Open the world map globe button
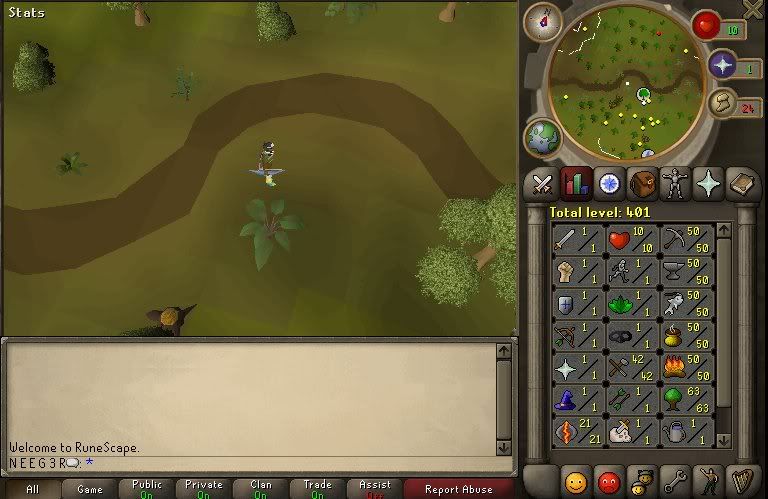This screenshot has height=499, width=768. (543, 137)
